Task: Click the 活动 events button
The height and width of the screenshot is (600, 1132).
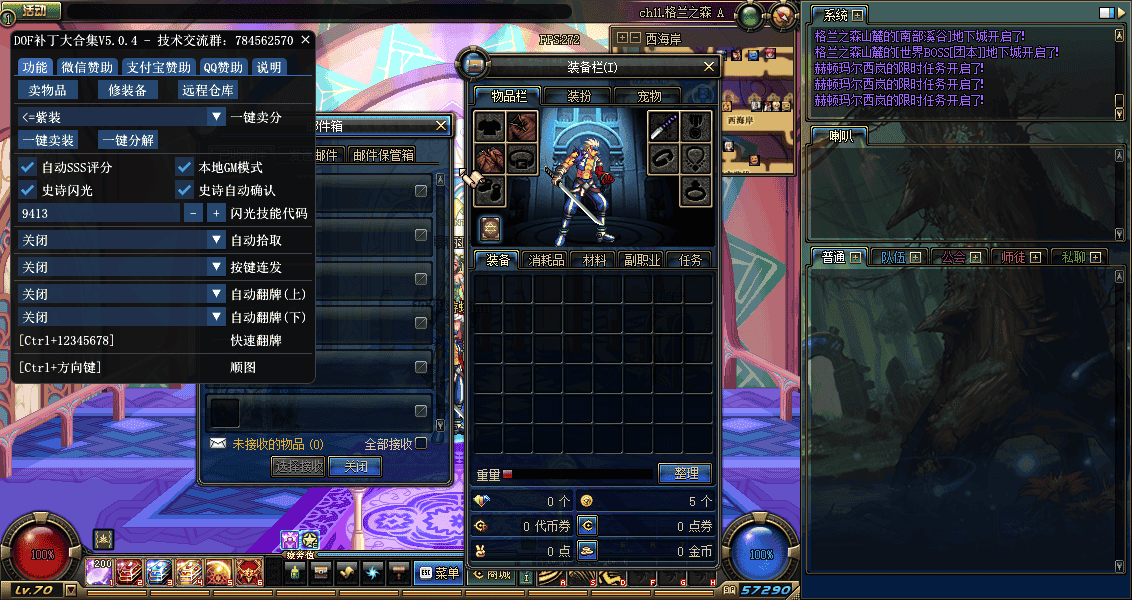Action: click(34, 11)
